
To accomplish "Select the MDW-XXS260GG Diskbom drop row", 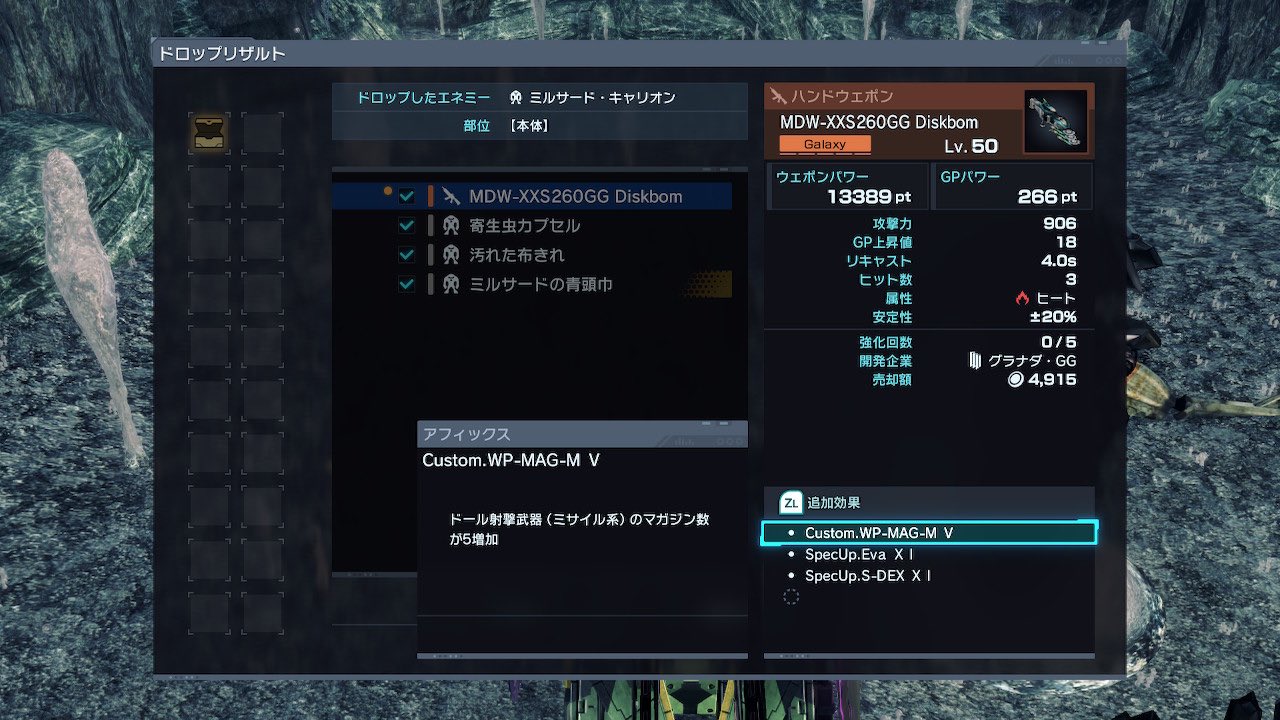I will (x=575, y=196).
